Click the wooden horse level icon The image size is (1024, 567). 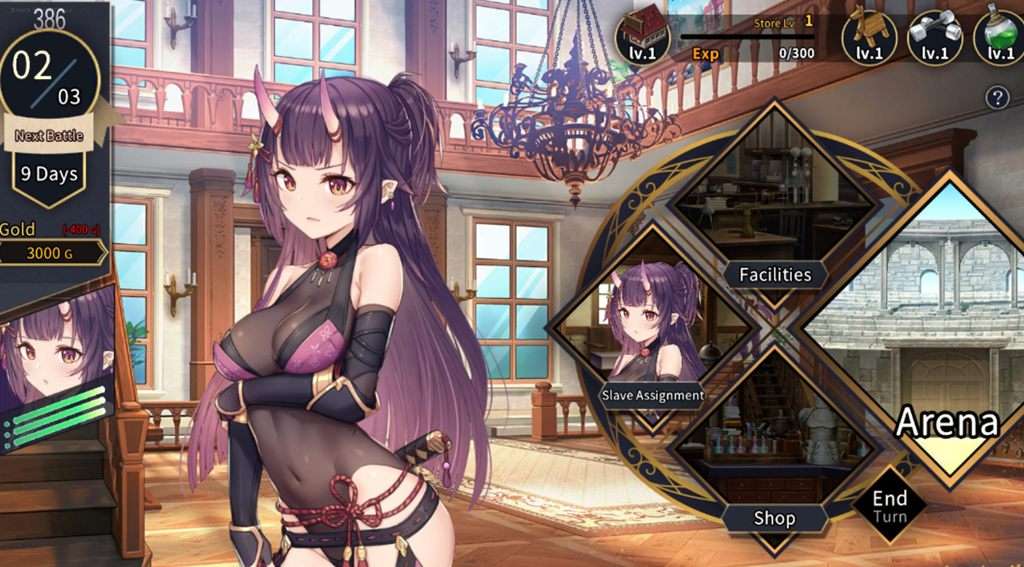pyautogui.click(x=868, y=37)
